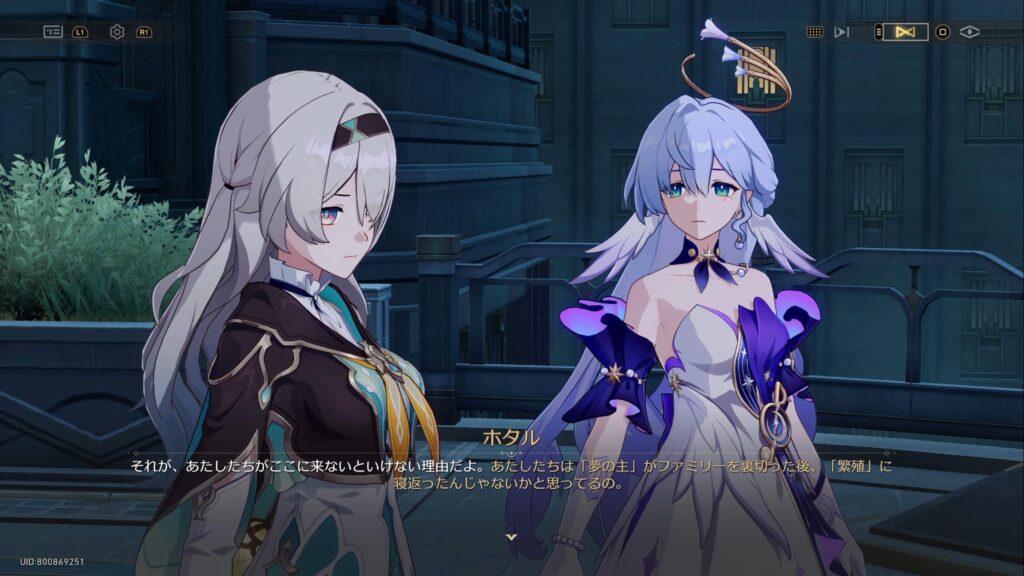Viewport: 1024px width, 576px height.
Task: Advance dialogue with the down arrow indicator
Action: pyautogui.click(x=512, y=537)
